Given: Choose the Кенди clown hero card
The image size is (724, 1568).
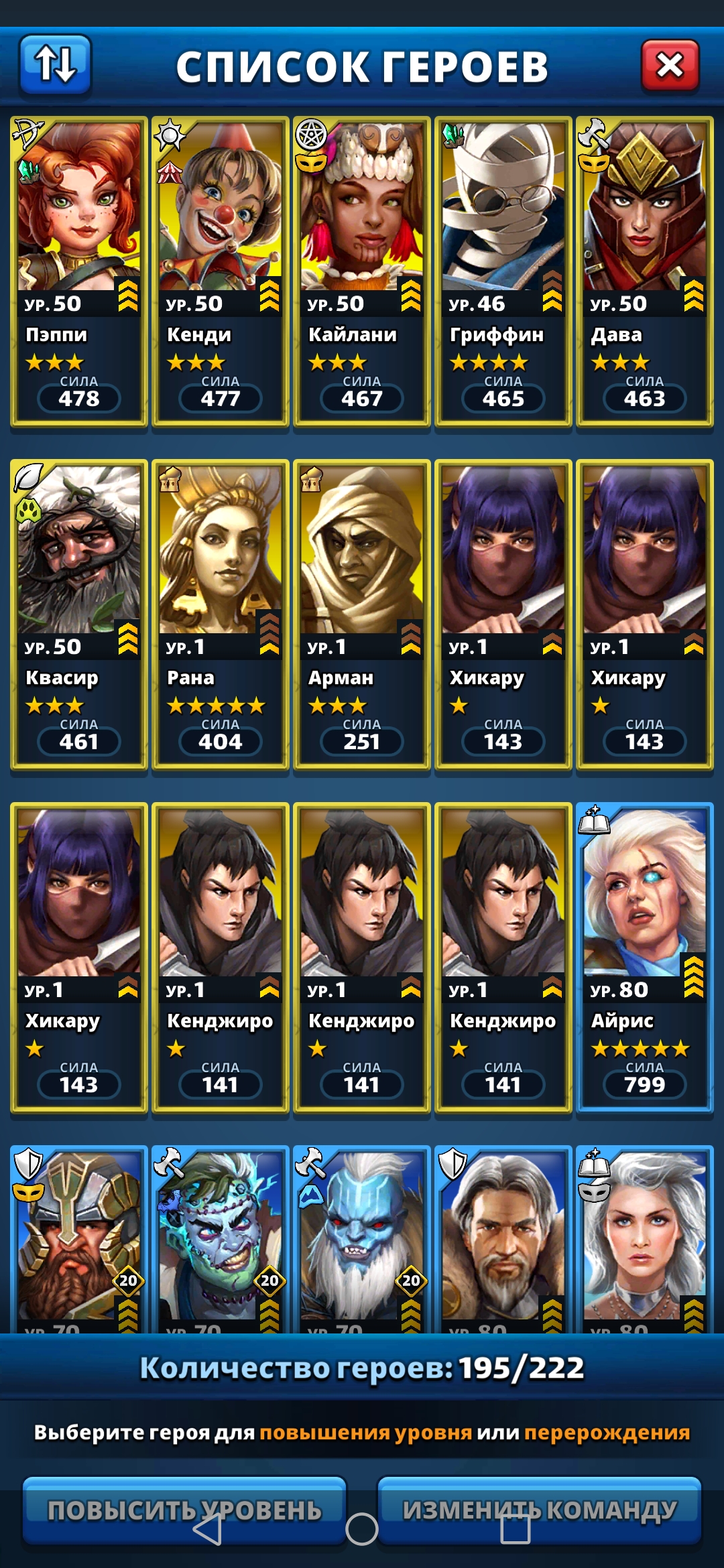Looking at the screenshot, I should click(221, 271).
